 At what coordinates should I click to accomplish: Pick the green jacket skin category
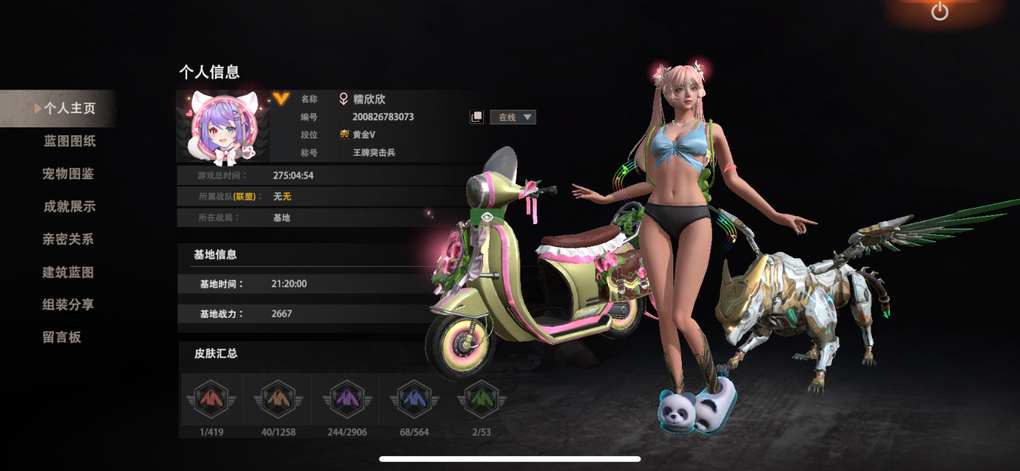(479, 399)
